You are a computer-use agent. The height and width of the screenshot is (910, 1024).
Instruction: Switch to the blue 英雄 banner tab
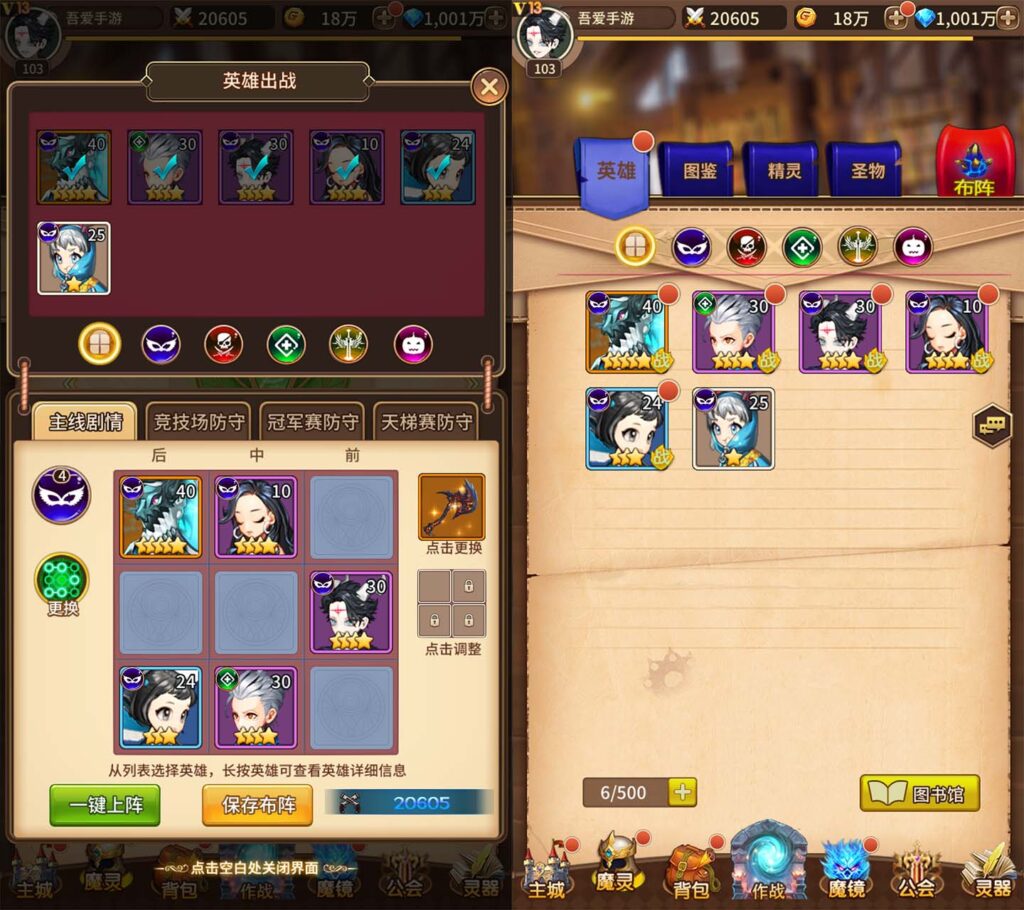point(615,172)
